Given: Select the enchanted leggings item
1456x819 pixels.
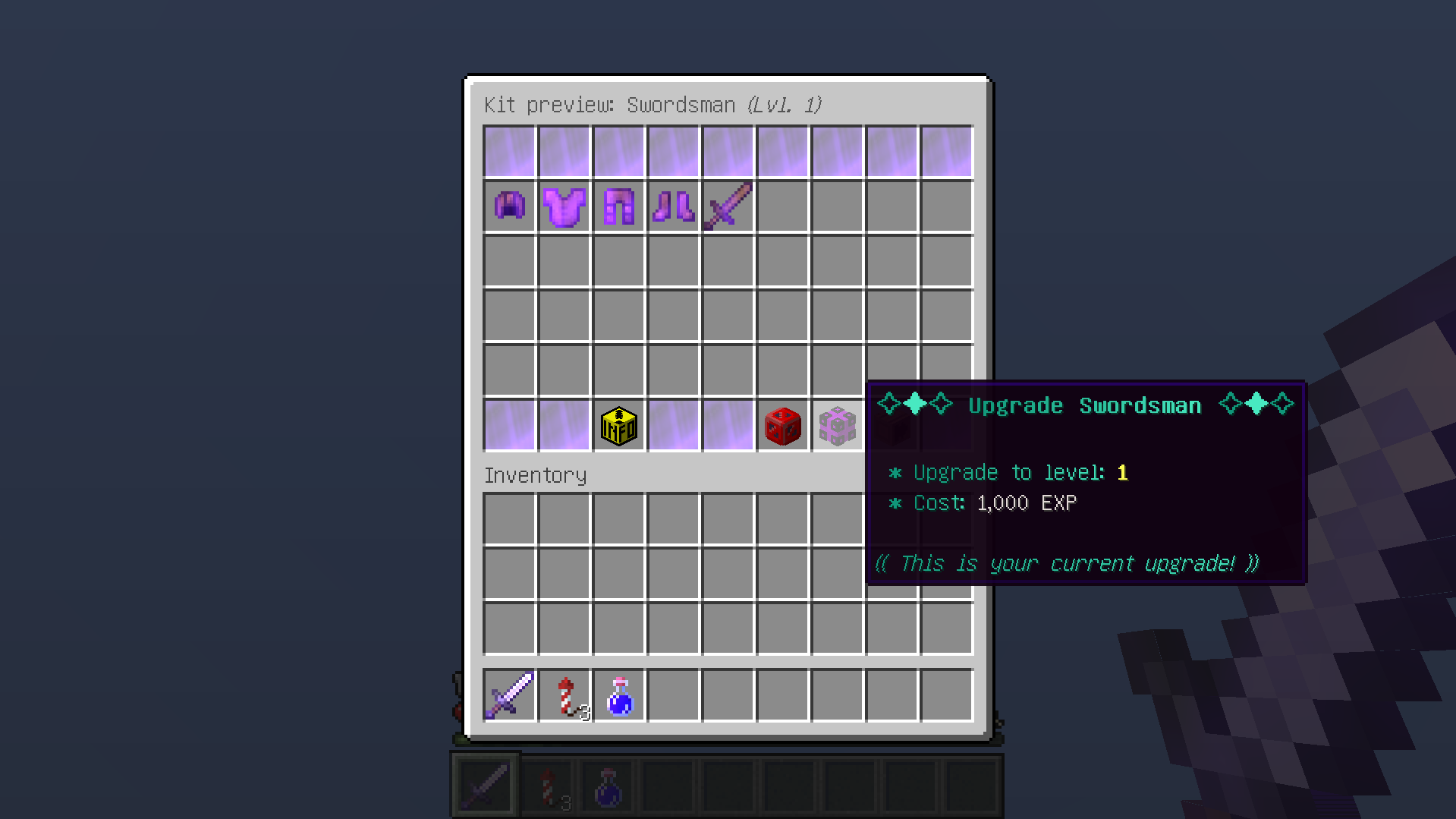Looking at the screenshot, I should 618,206.
